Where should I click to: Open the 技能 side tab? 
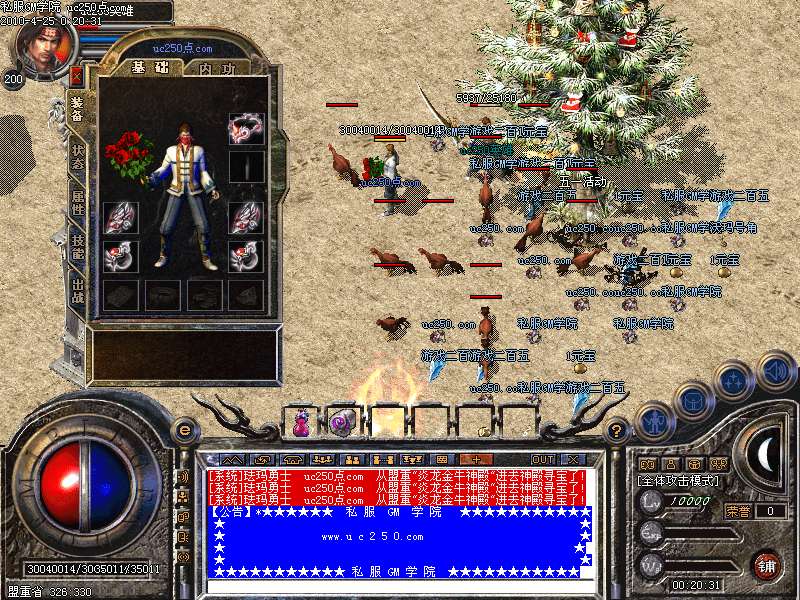click(x=78, y=246)
